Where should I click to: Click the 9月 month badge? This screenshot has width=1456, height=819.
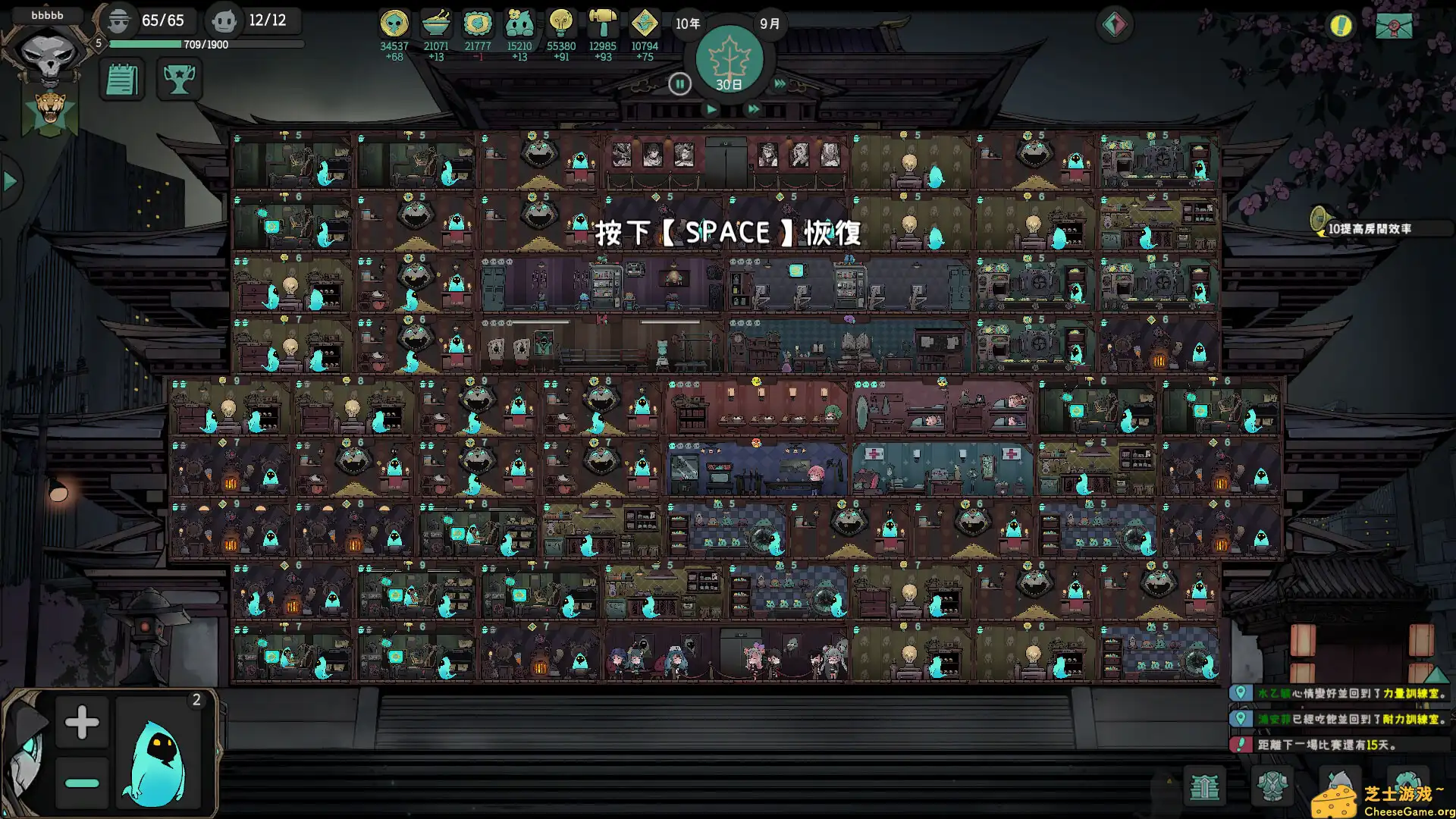[x=769, y=24]
